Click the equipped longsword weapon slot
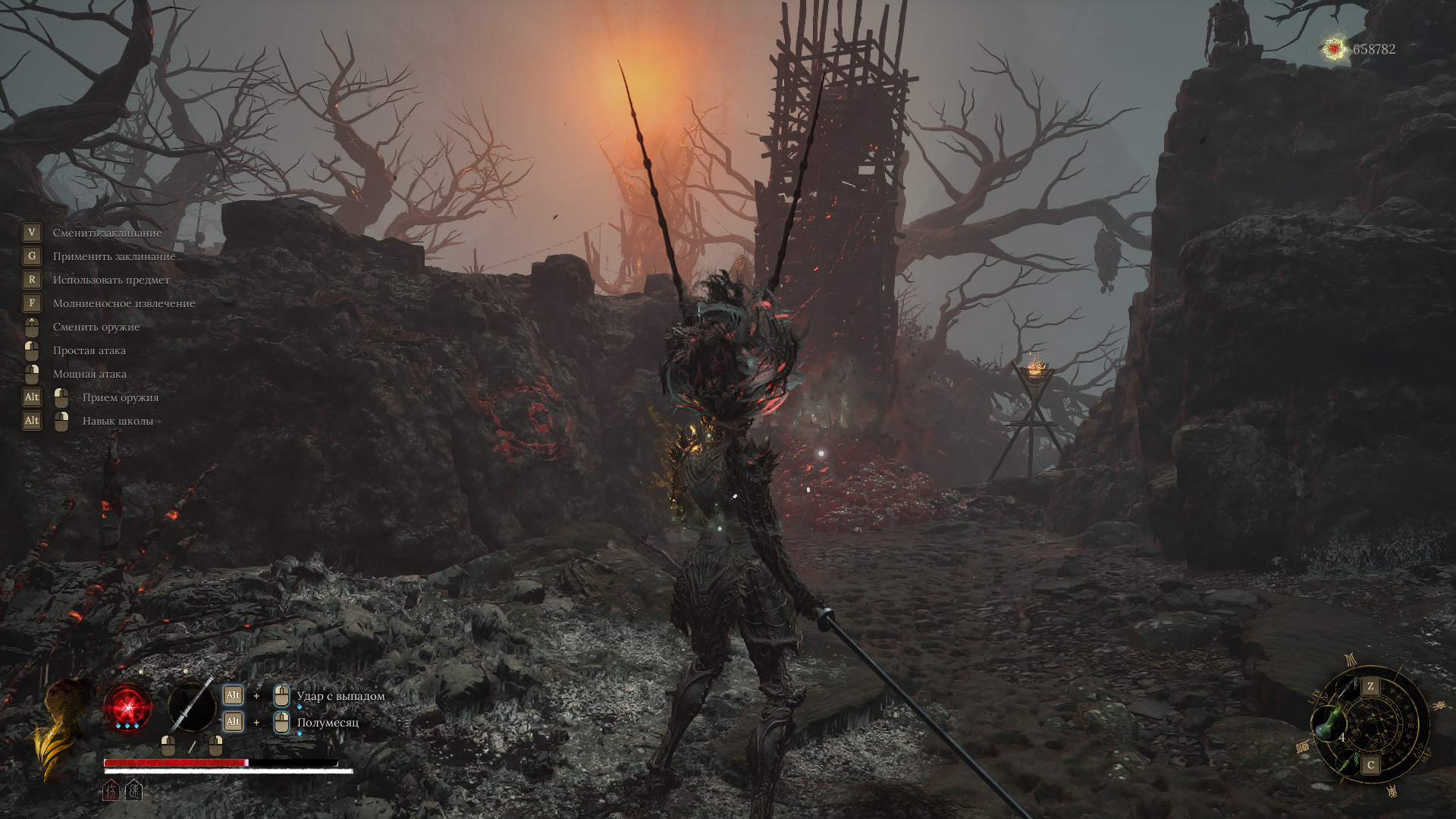 pos(191,705)
